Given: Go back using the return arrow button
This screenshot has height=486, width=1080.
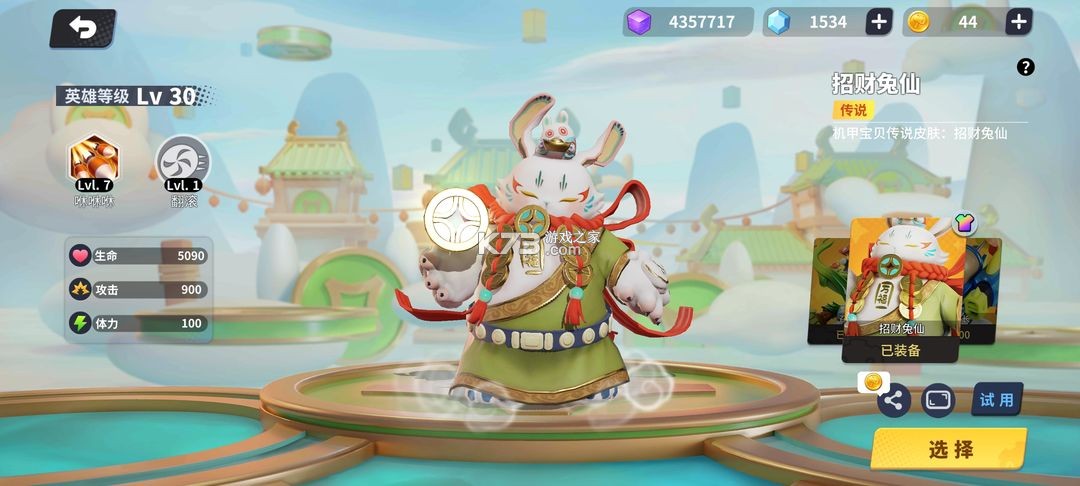Looking at the screenshot, I should pyautogui.click(x=82, y=28).
